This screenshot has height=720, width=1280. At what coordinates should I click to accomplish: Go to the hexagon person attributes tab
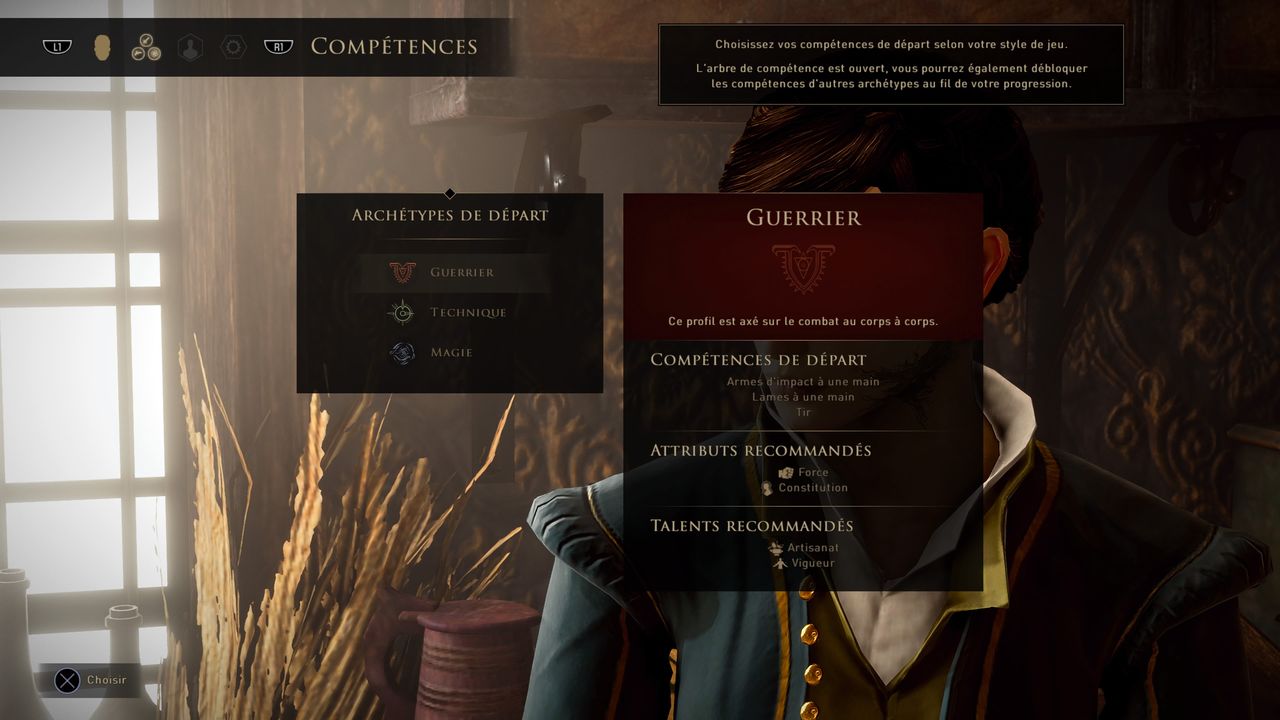click(x=190, y=47)
